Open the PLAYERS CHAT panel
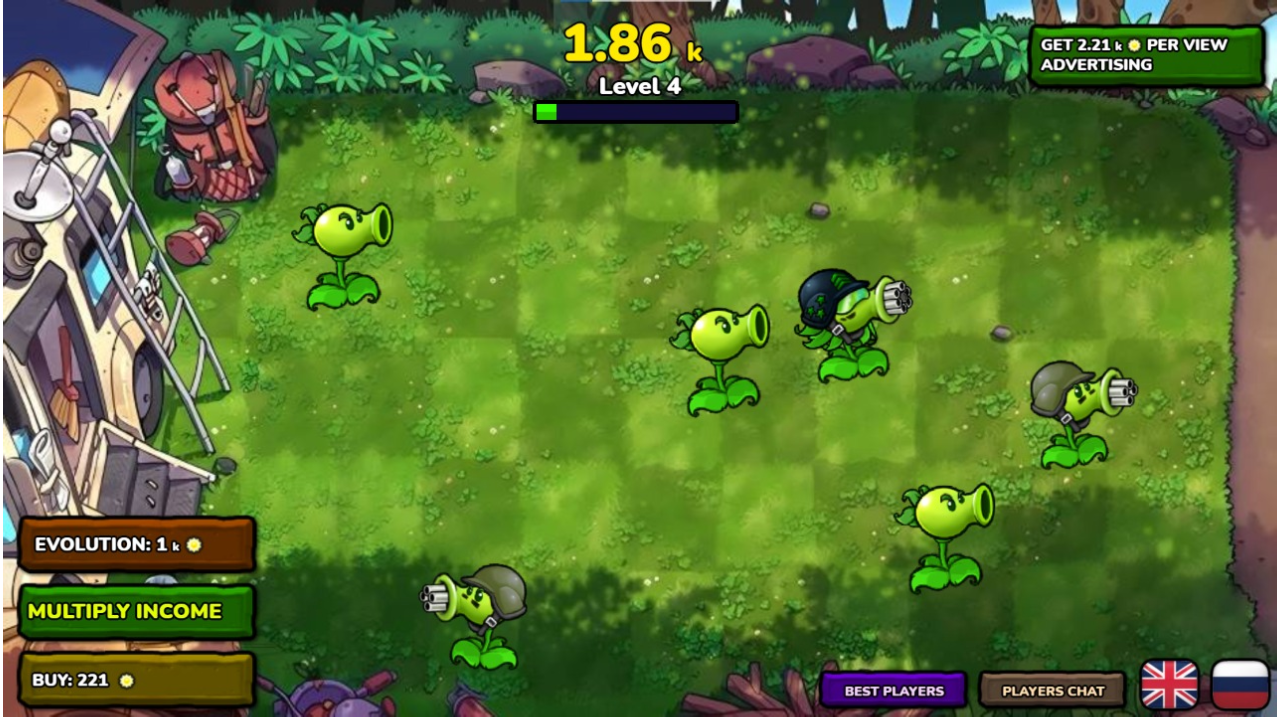The height and width of the screenshot is (720, 1280). coord(1052,690)
